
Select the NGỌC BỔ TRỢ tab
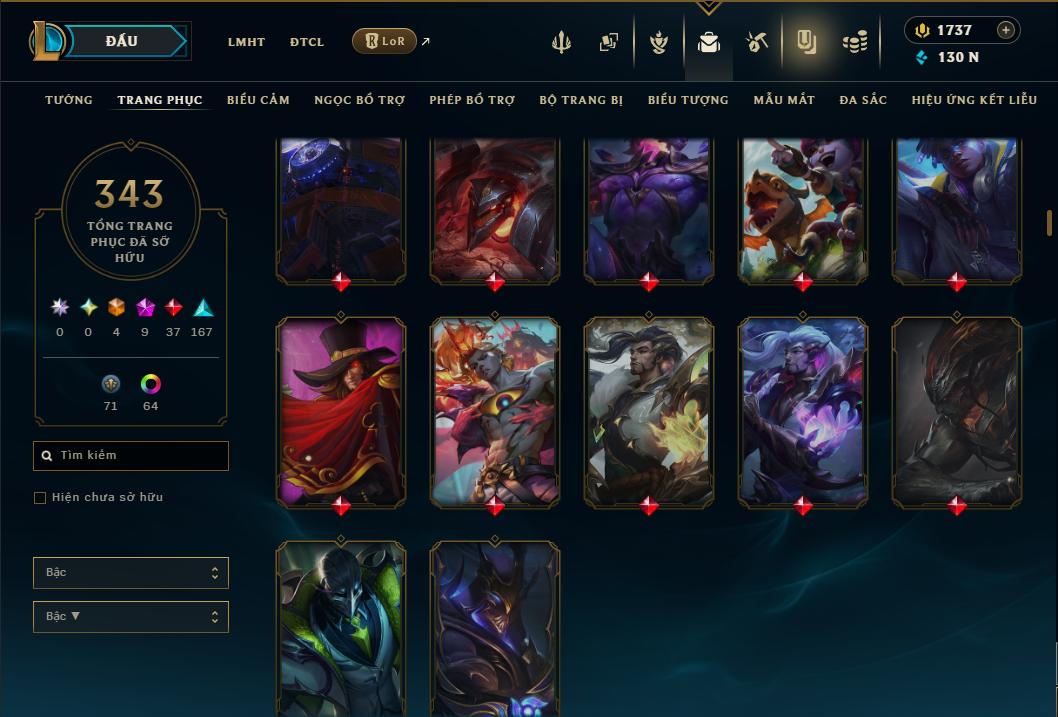(359, 100)
